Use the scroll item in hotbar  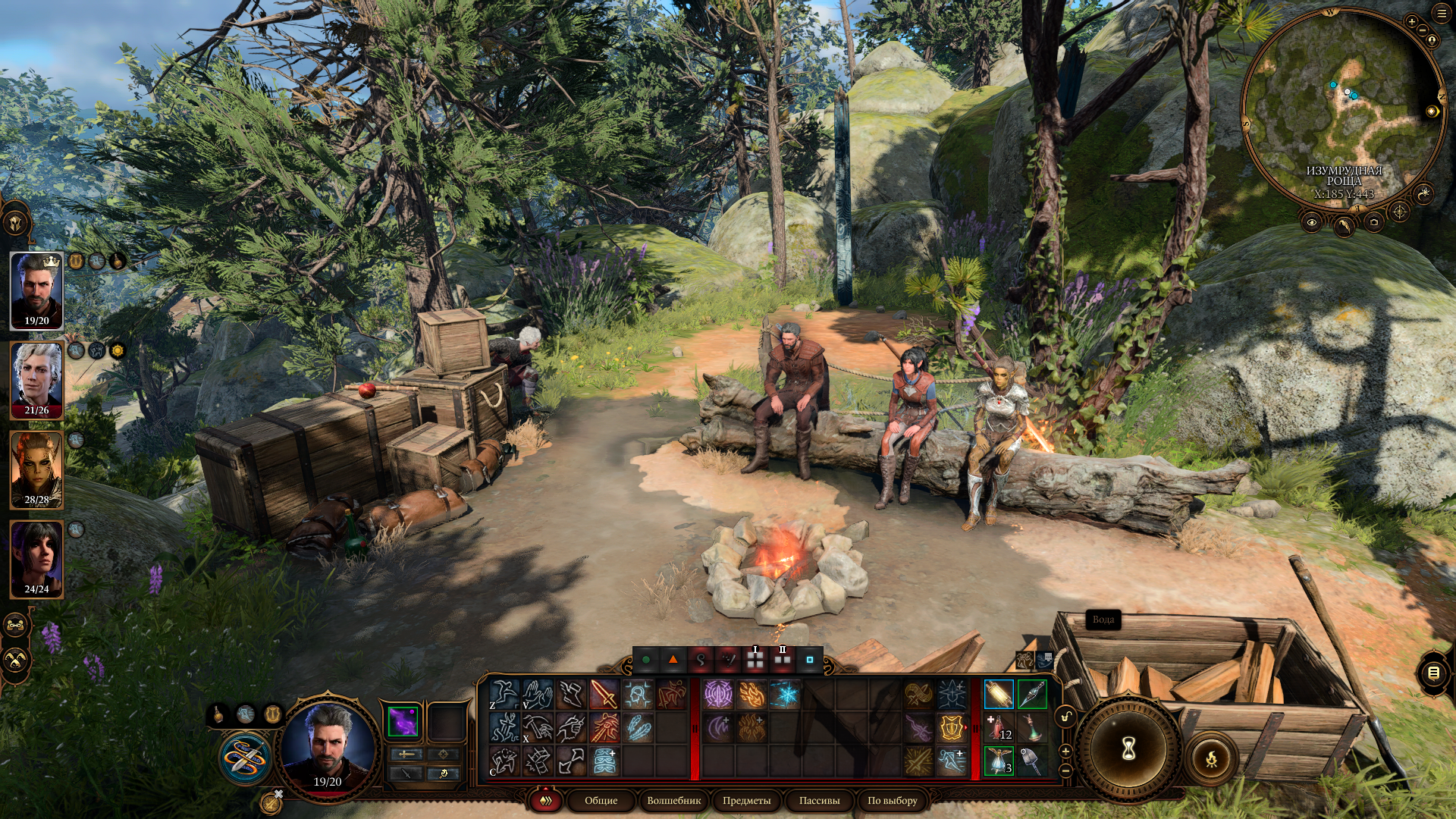(998, 694)
